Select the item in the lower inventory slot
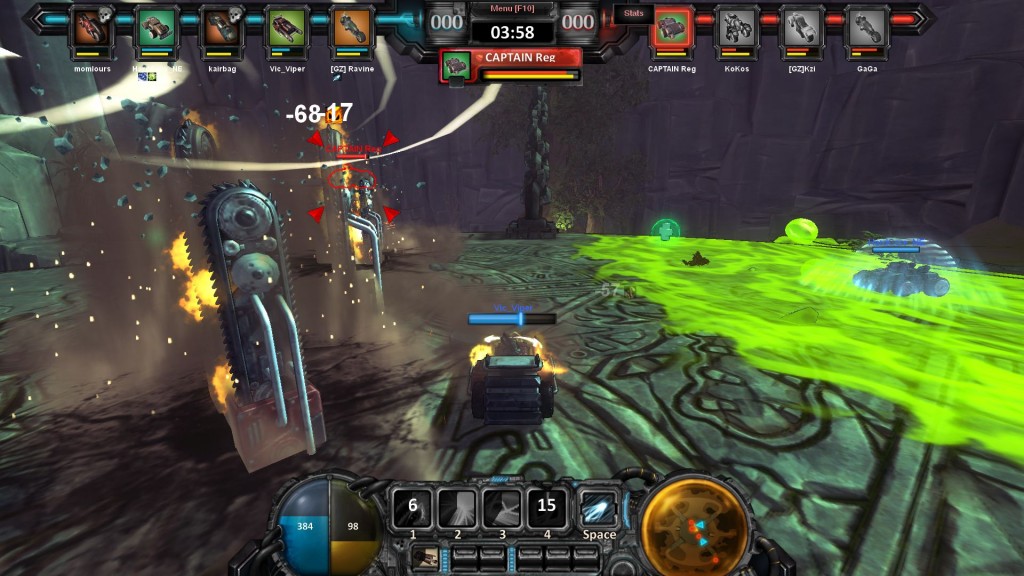1024x576 pixels. pos(427,558)
